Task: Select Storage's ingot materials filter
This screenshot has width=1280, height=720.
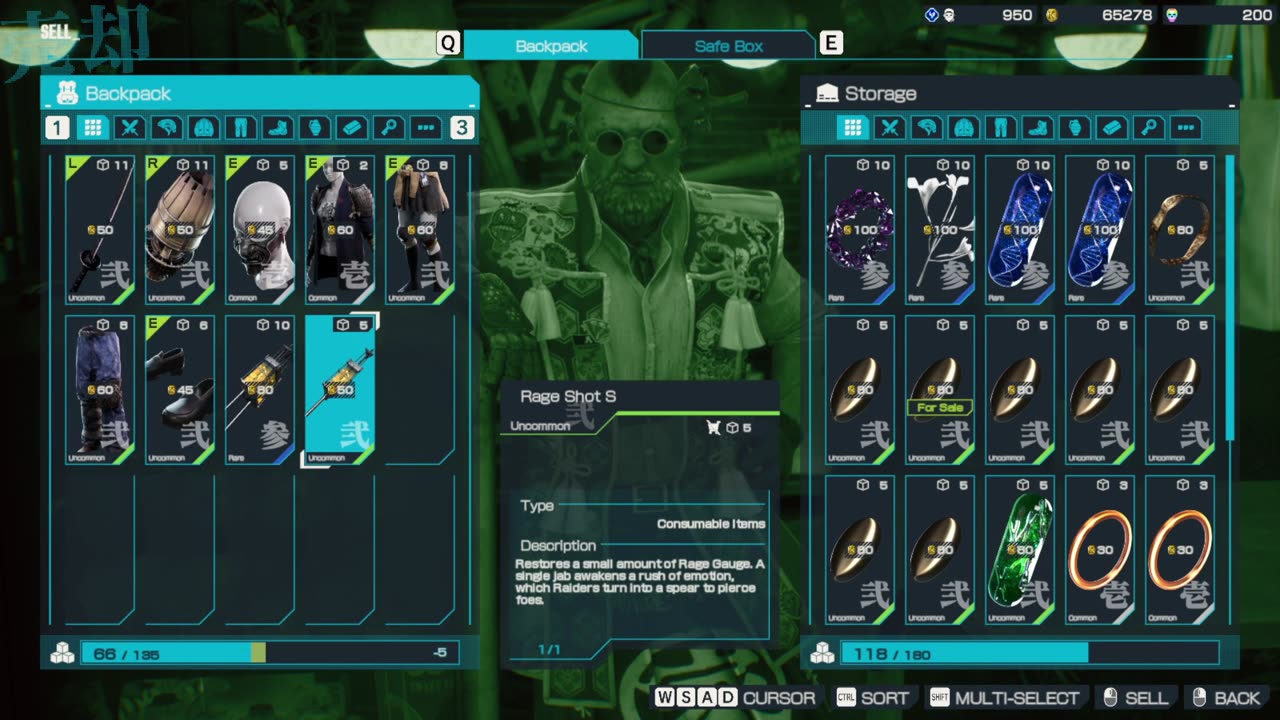Action: 1112,128
